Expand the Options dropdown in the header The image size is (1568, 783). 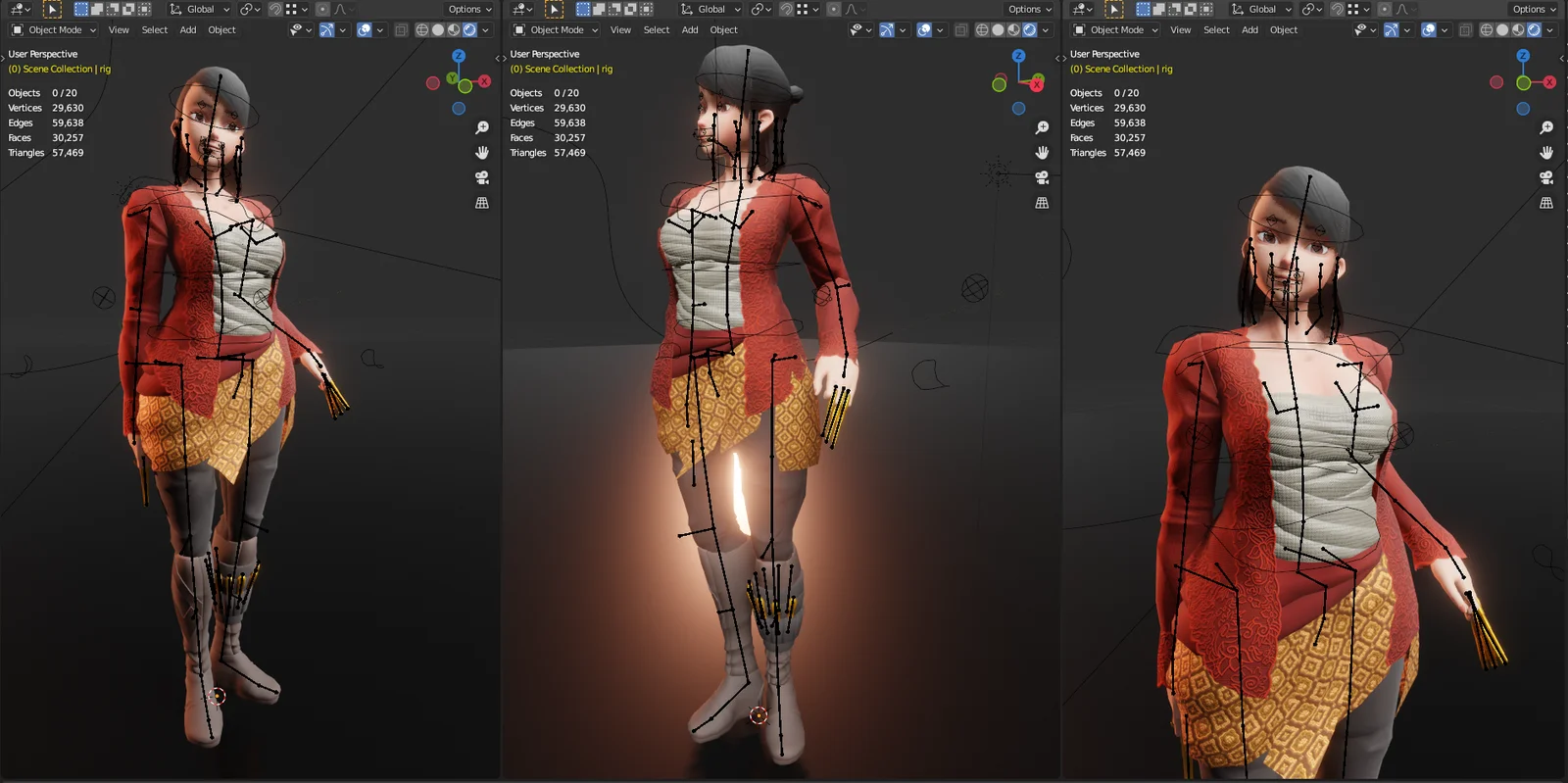[468, 9]
